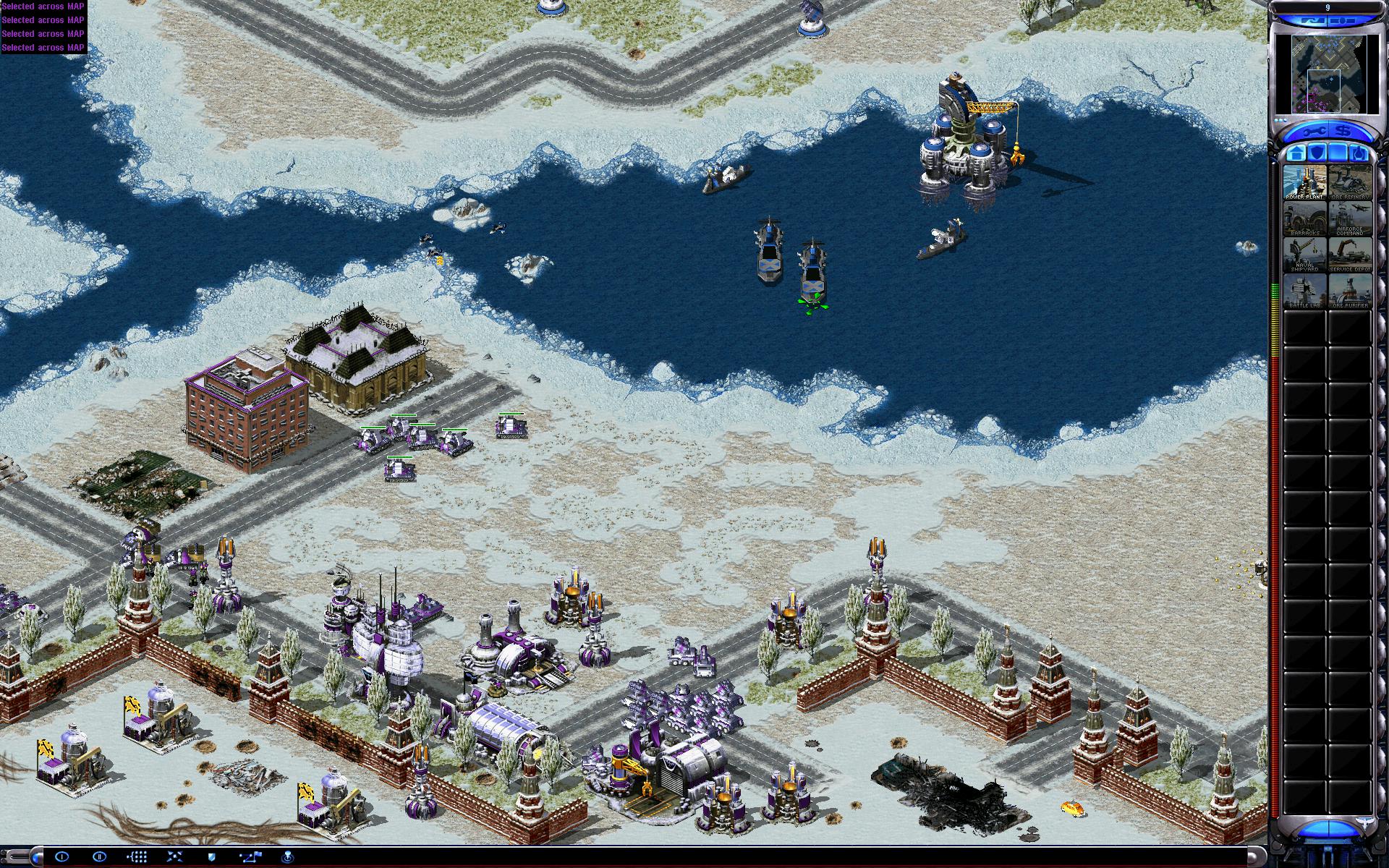Build a Power Plant from the sidebar
Image resolution: width=1389 pixels, height=868 pixels.
point(1305,182)
